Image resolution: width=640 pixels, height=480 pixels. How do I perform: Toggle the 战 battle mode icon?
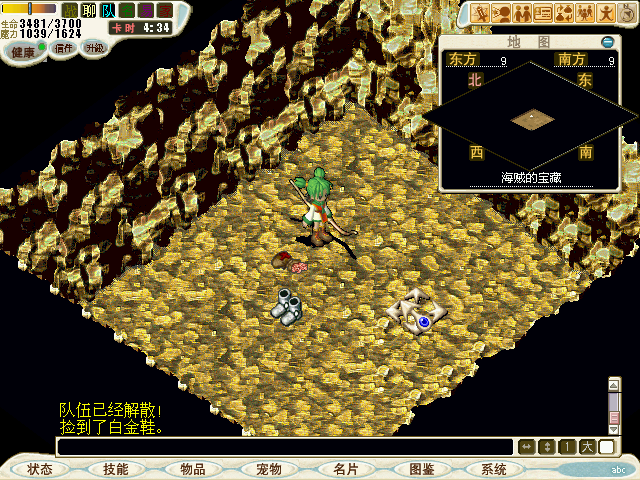(70, 11)
